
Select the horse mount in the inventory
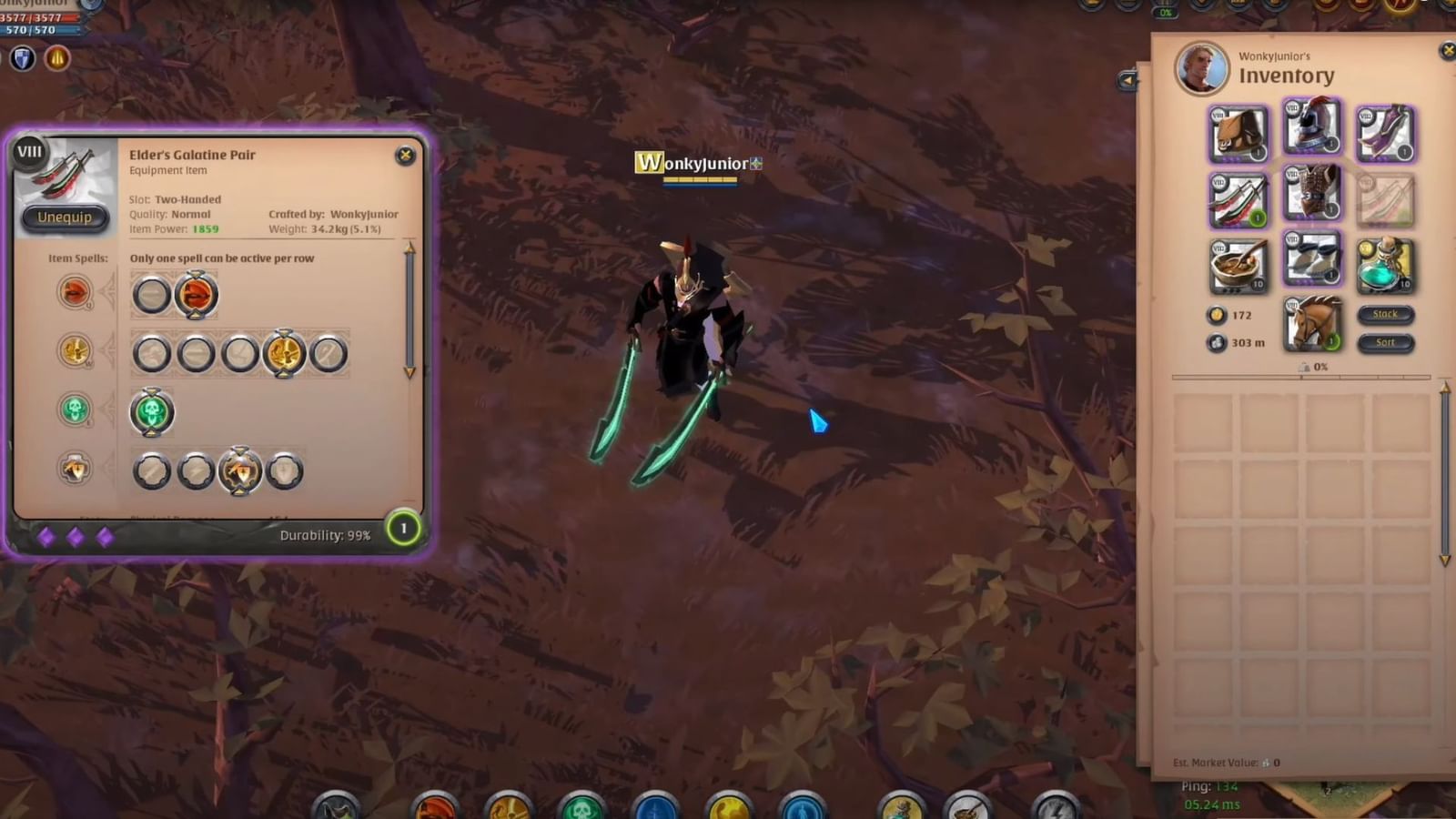coord(1313,325)
